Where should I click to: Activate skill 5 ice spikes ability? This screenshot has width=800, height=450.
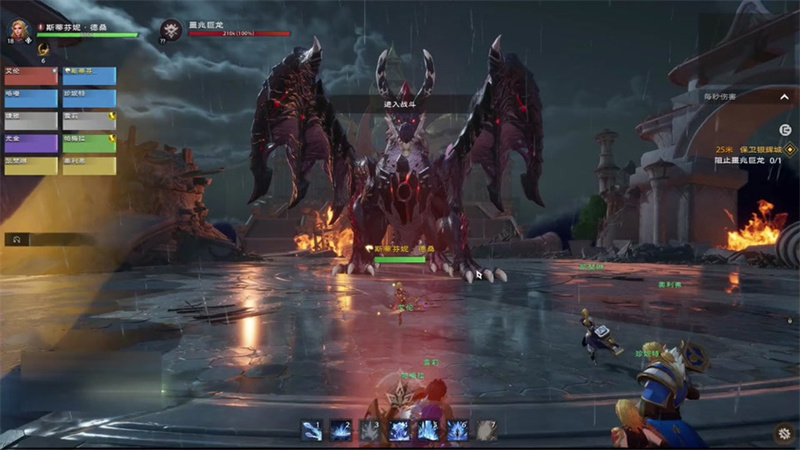428,430
